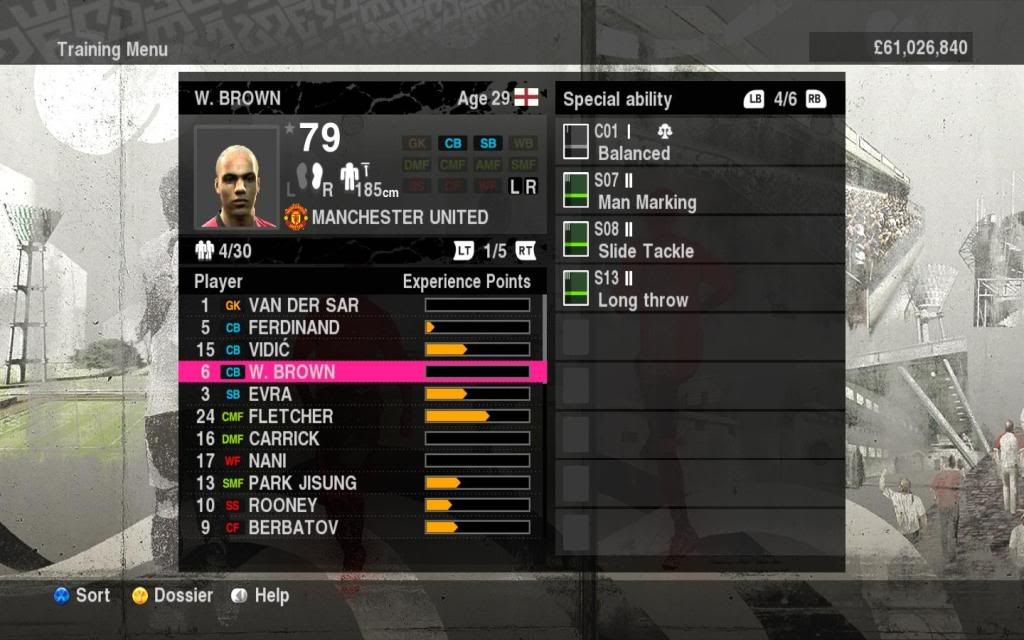Choose the Man Marking ability
This screenshot has height=640, width=1024.
coord(700,192)
